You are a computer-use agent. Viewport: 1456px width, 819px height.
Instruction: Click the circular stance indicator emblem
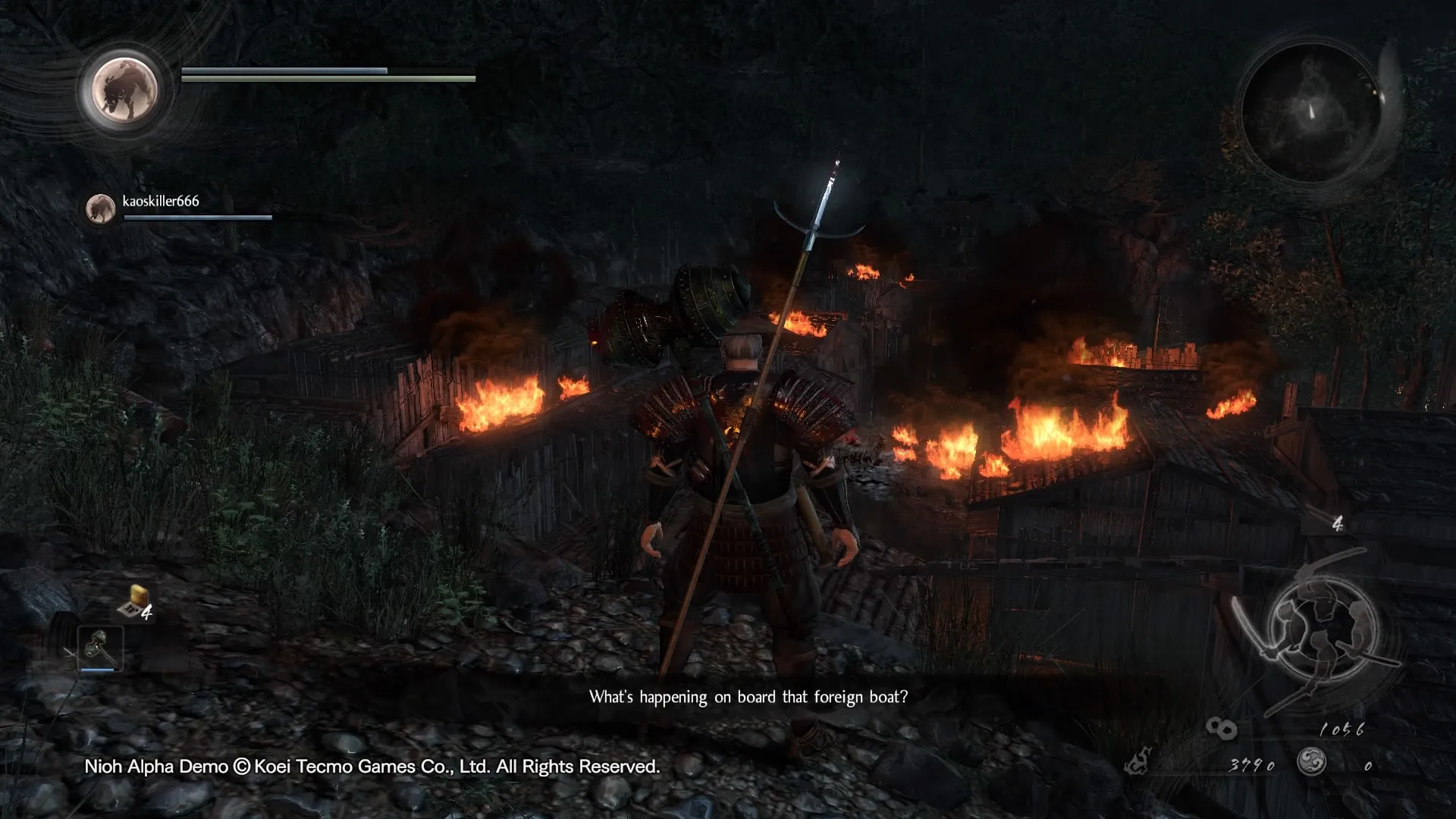click(x=1322, y=626)
